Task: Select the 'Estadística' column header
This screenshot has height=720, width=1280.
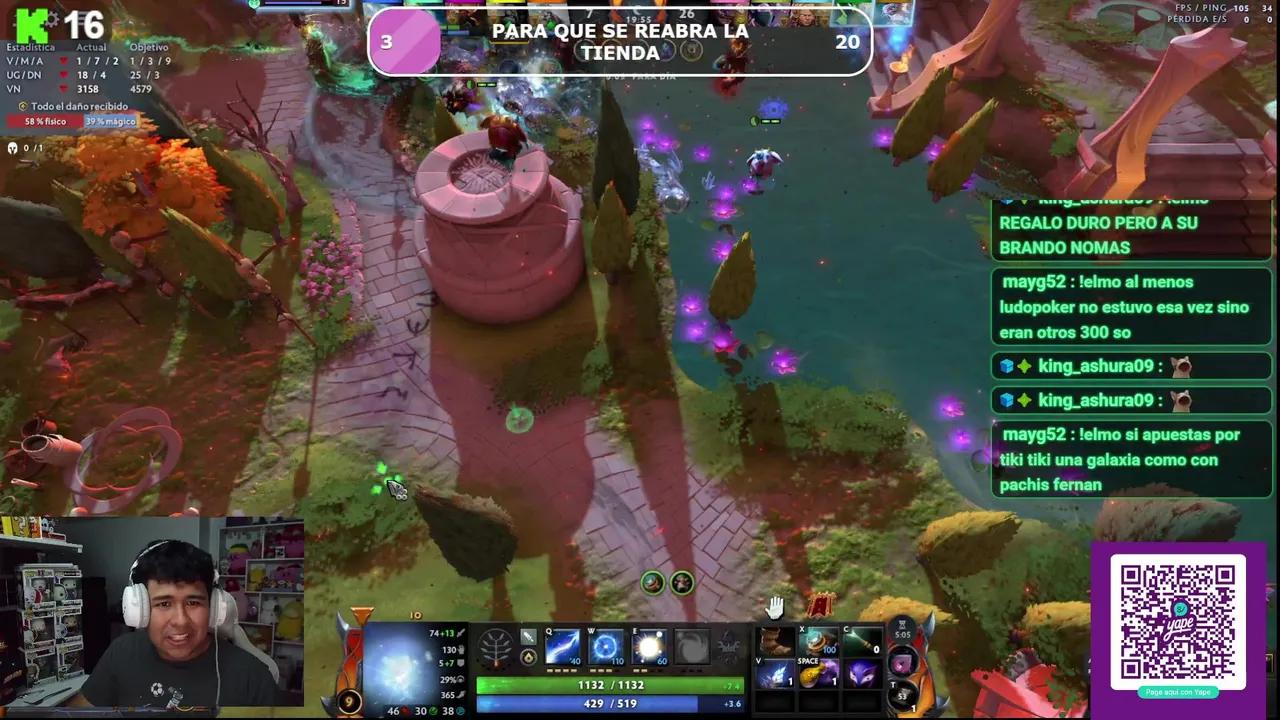Action: (x=30, y=47)
